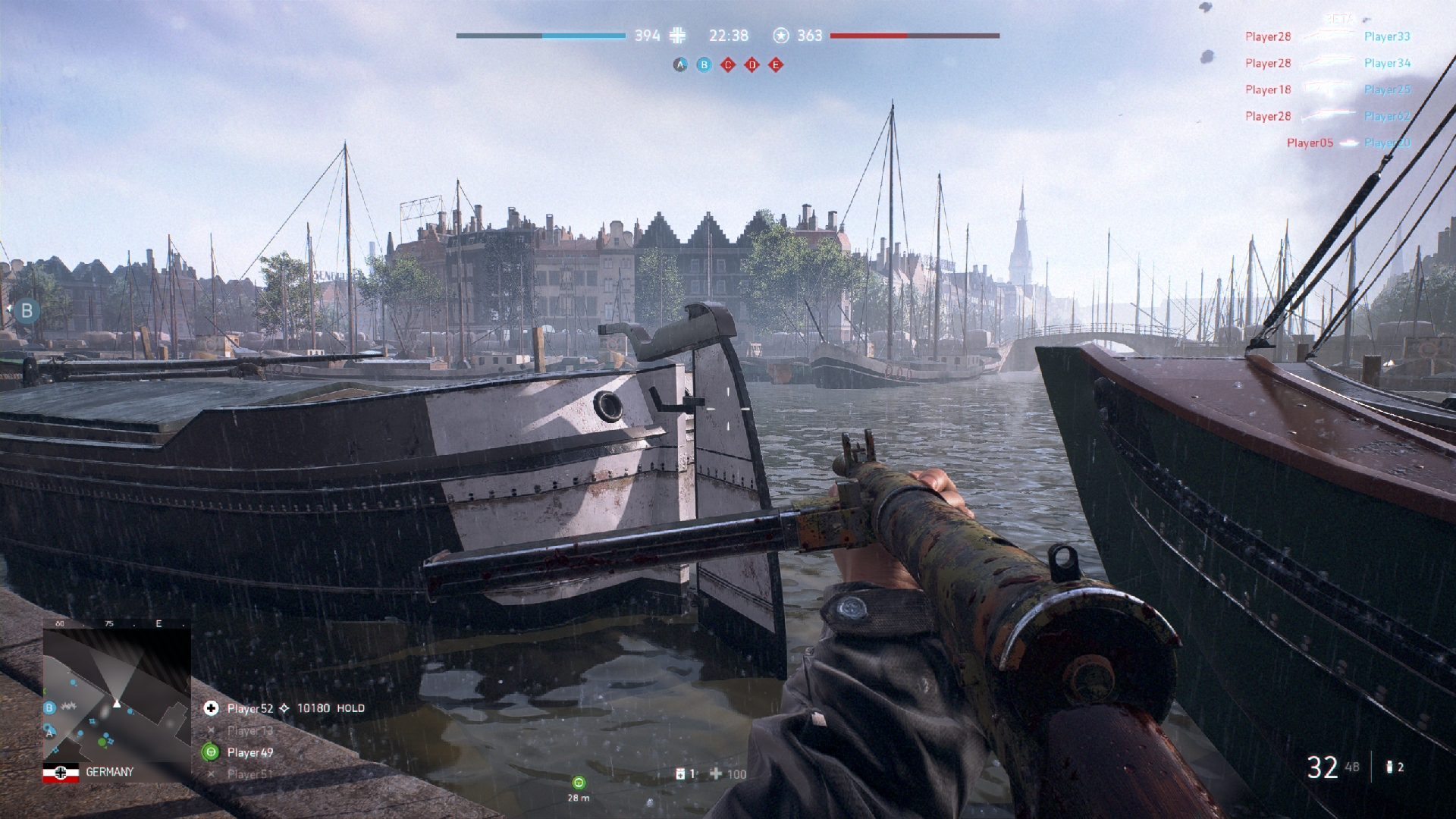
Task: Select objective flag A in the top bar
Action: (x=679, y=65)
